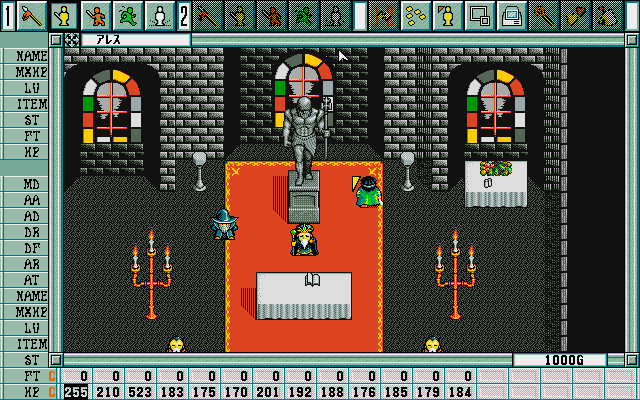Viewport: 640px width, 400px height.
Task: Click the bottom horizontal scrollbar's left end box
Action: (x=57, y=360)
